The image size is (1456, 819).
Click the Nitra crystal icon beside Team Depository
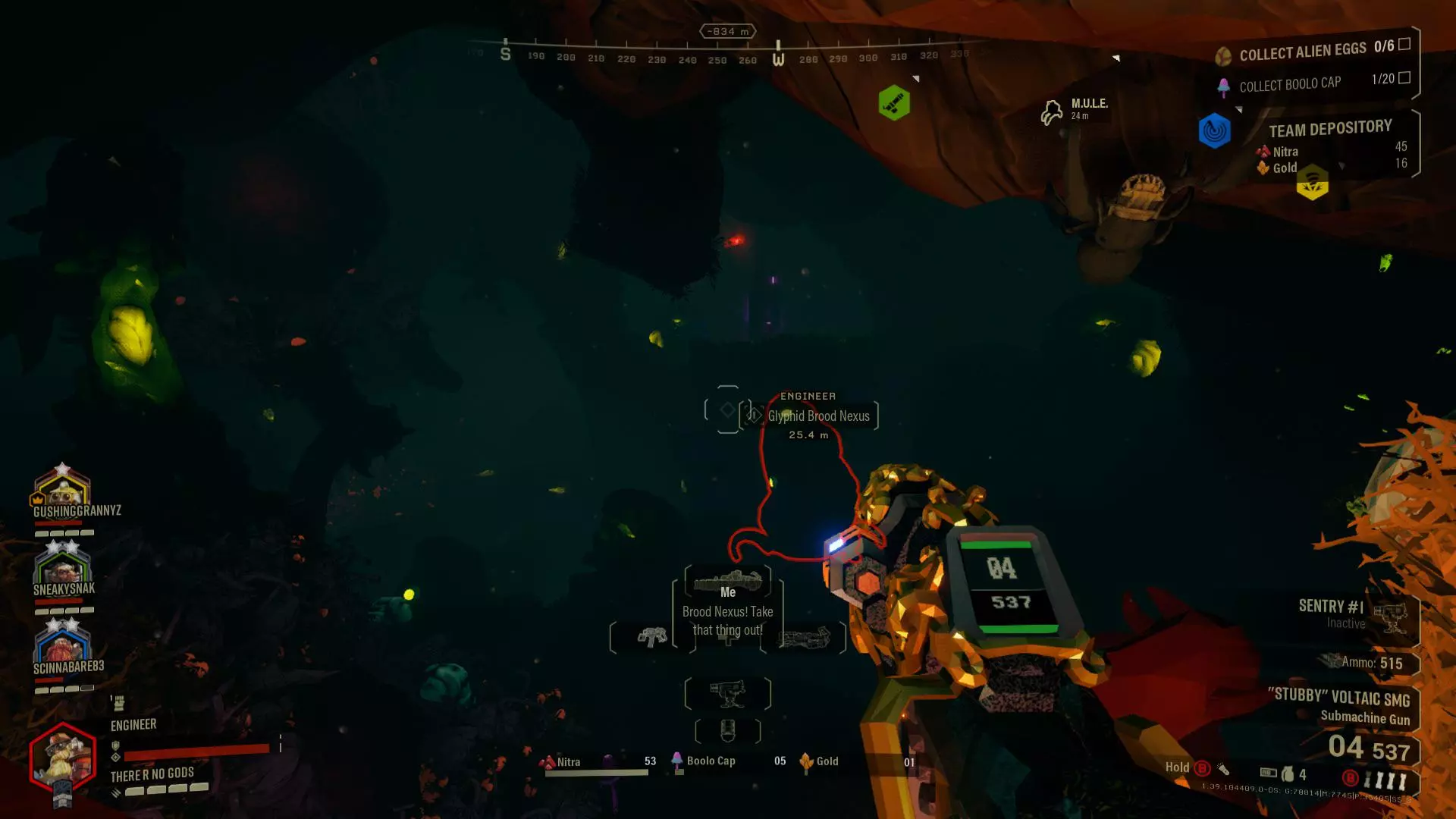pos(1263,151)
